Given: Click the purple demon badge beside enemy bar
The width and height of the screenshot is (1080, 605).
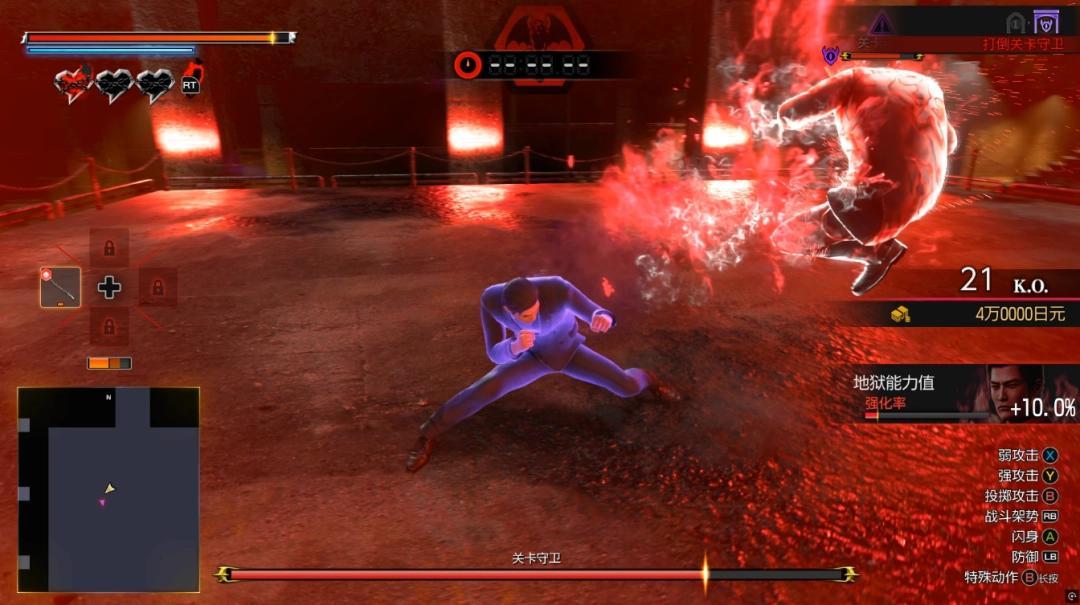Looking at the screenshot, I should coord(829,55).
